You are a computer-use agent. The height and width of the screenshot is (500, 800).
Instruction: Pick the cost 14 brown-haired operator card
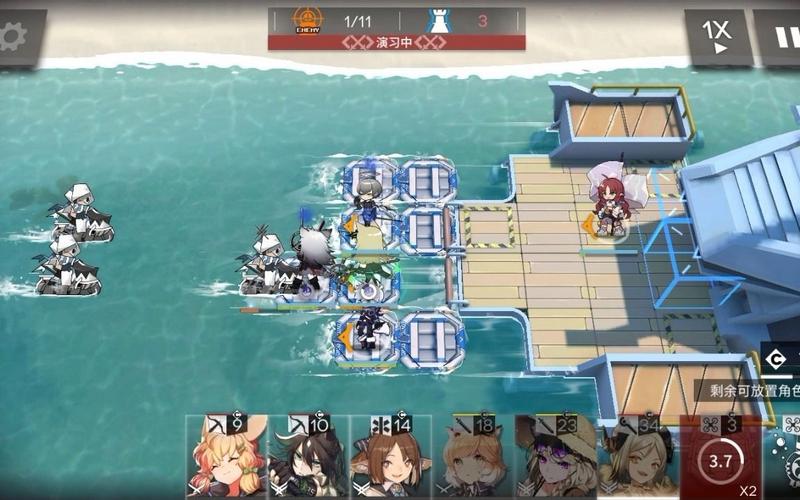pyautogui.click(x=391, y=458)
